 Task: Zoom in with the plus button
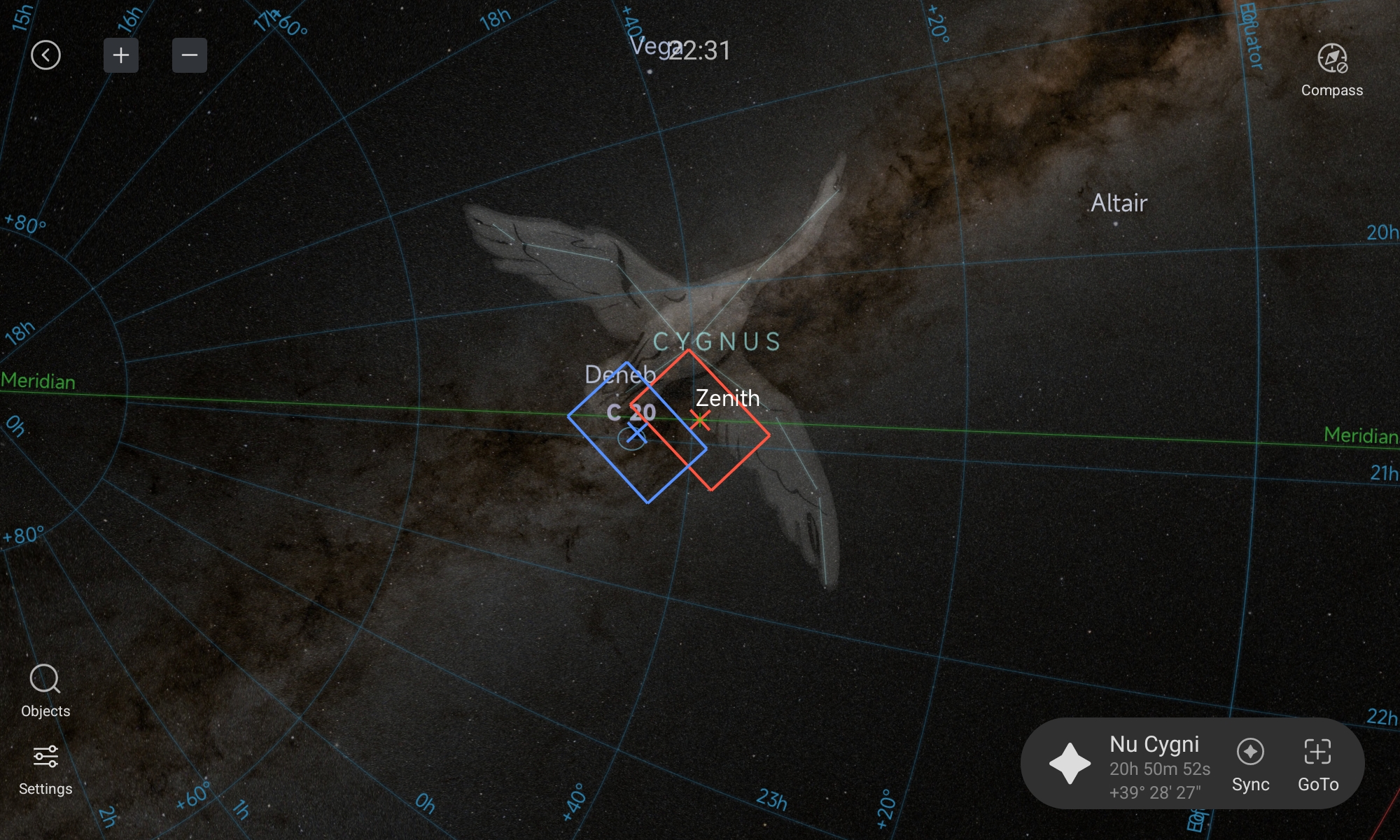click(121, 55)
